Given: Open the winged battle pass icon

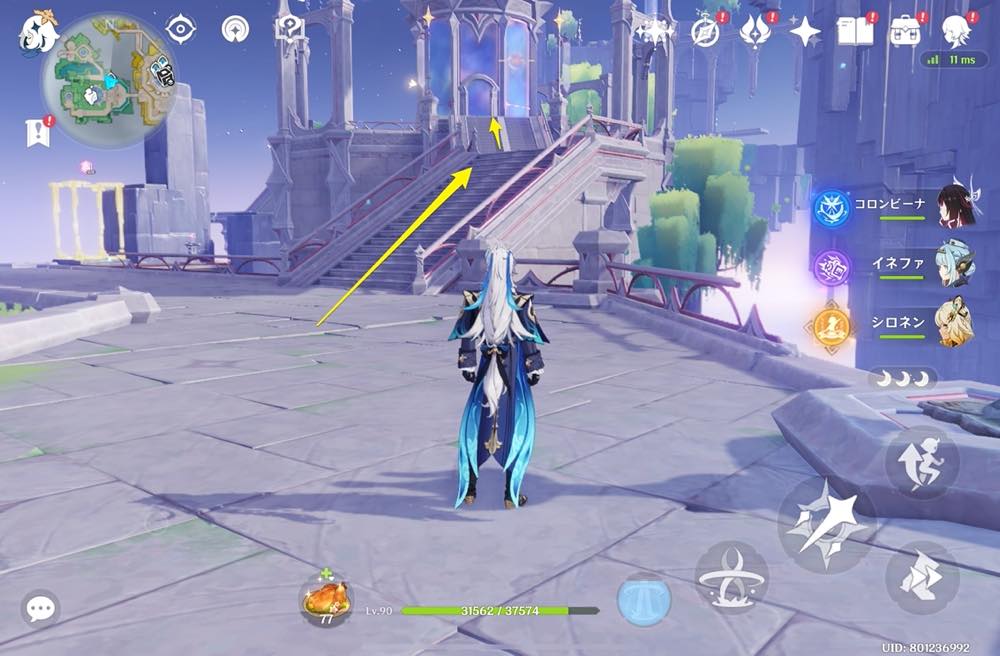Looking at the screenshot, I should 754,32.
